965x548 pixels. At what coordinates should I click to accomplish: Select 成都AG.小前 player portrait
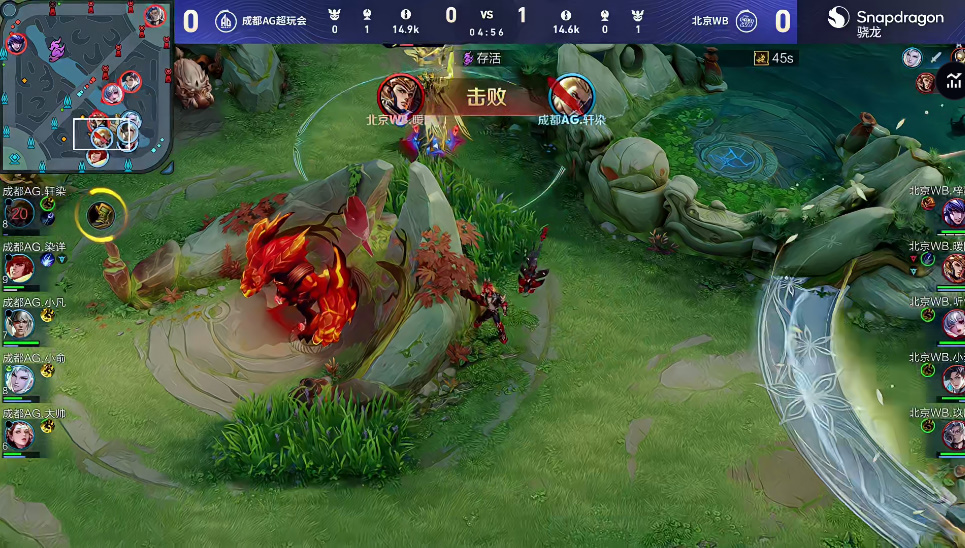21,379
